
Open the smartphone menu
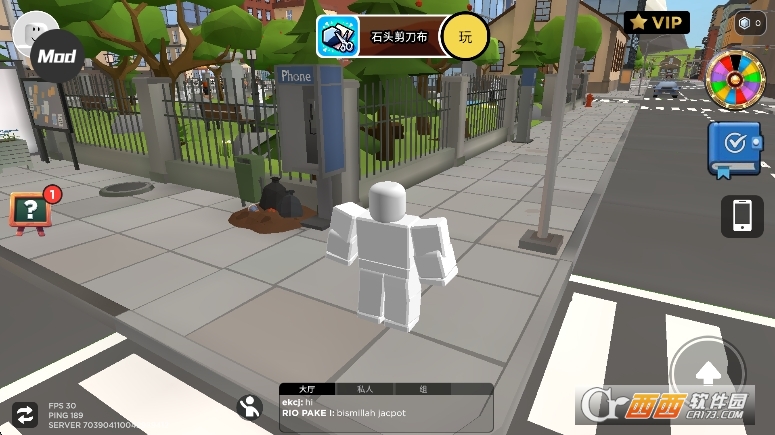[x=742, y=216]
